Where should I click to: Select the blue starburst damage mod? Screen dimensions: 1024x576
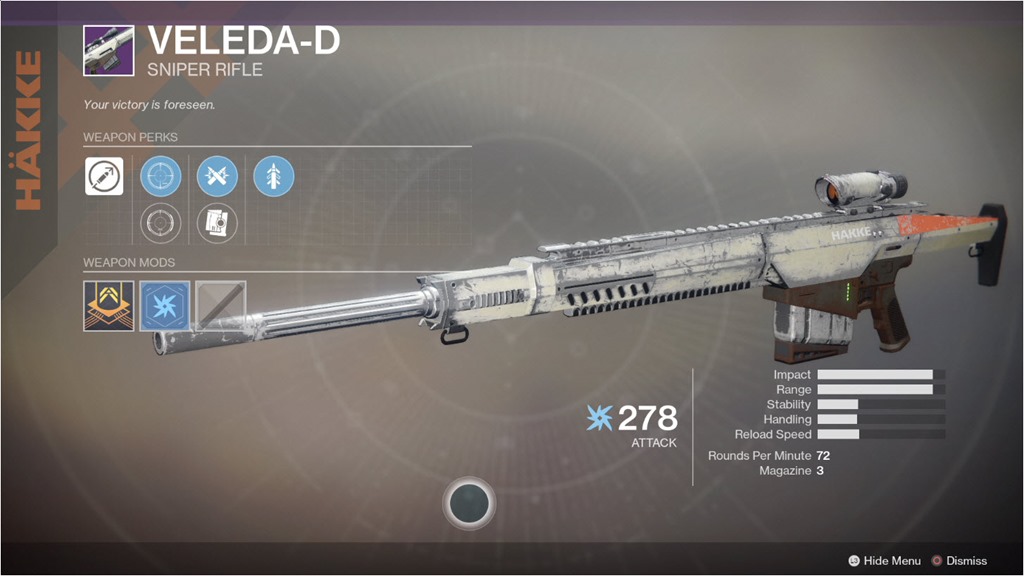[x=164, y=305]
